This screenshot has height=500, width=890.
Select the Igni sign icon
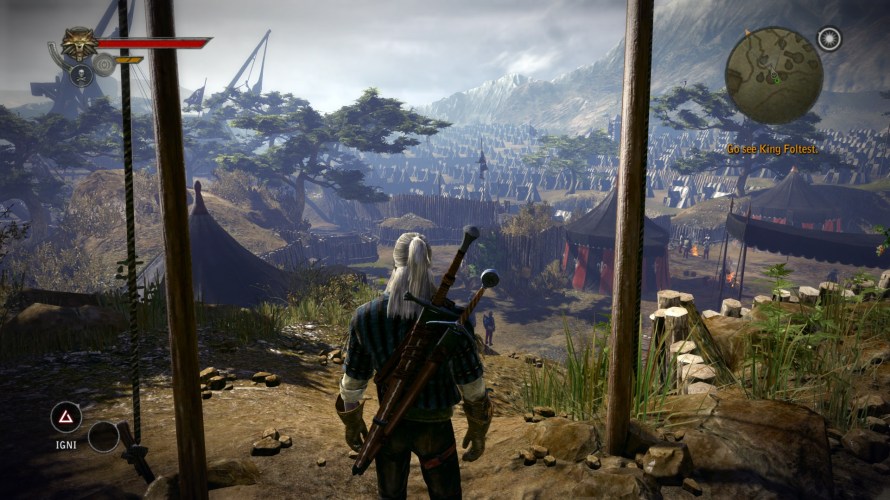(66, 417)
